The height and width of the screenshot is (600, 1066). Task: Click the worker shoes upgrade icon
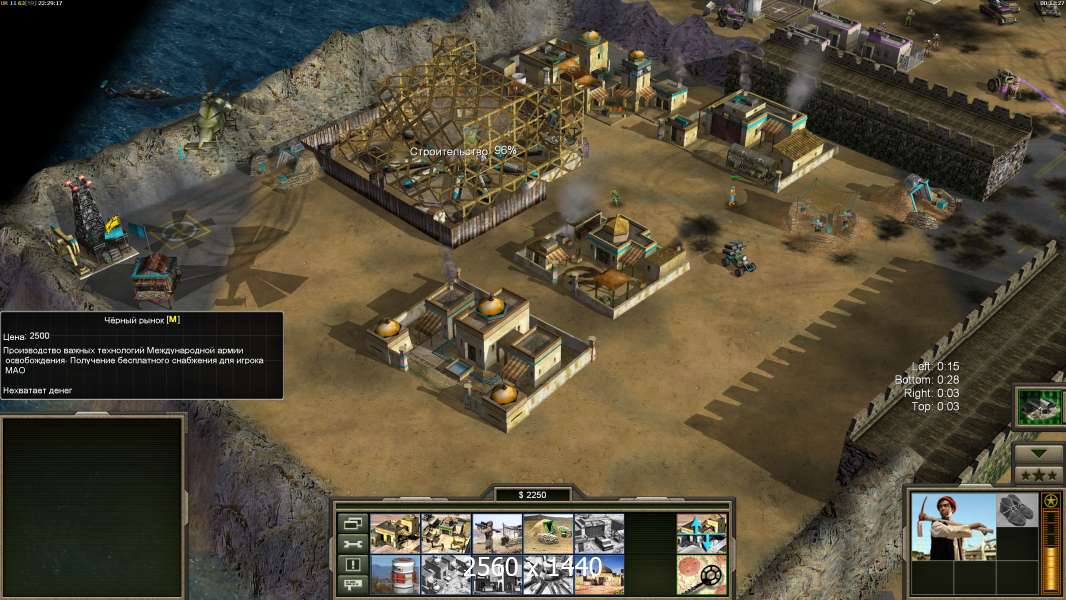point(1017,509)
